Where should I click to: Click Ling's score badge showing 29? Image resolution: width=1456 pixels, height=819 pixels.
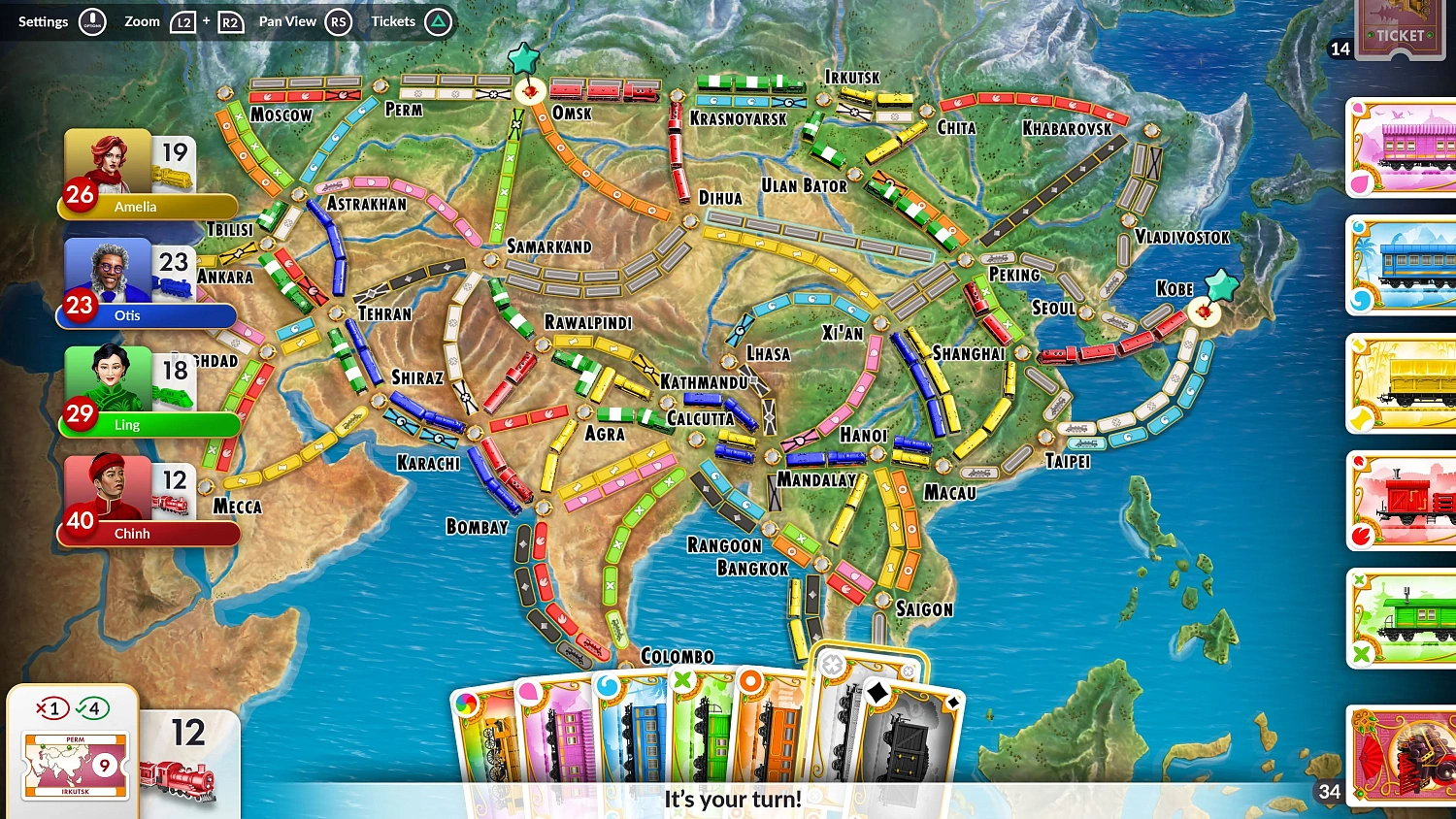tap(78, 414)
